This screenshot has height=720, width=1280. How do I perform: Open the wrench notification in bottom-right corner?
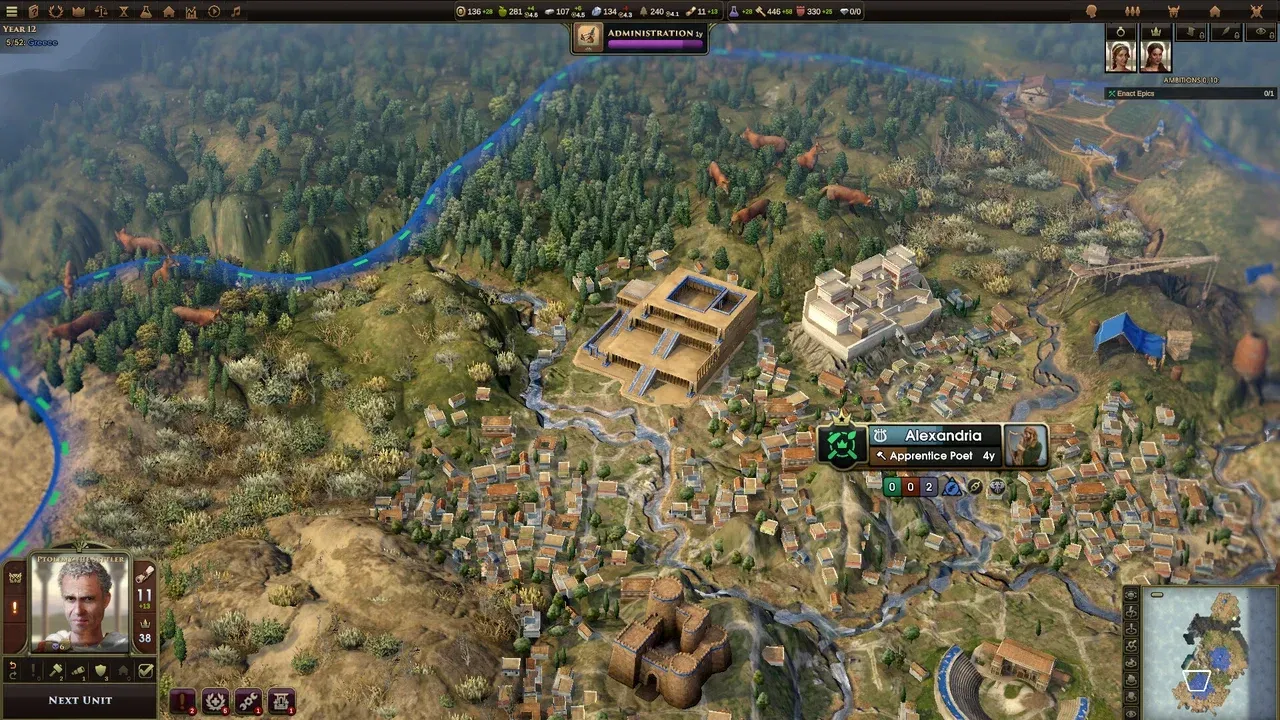[247, 701]
